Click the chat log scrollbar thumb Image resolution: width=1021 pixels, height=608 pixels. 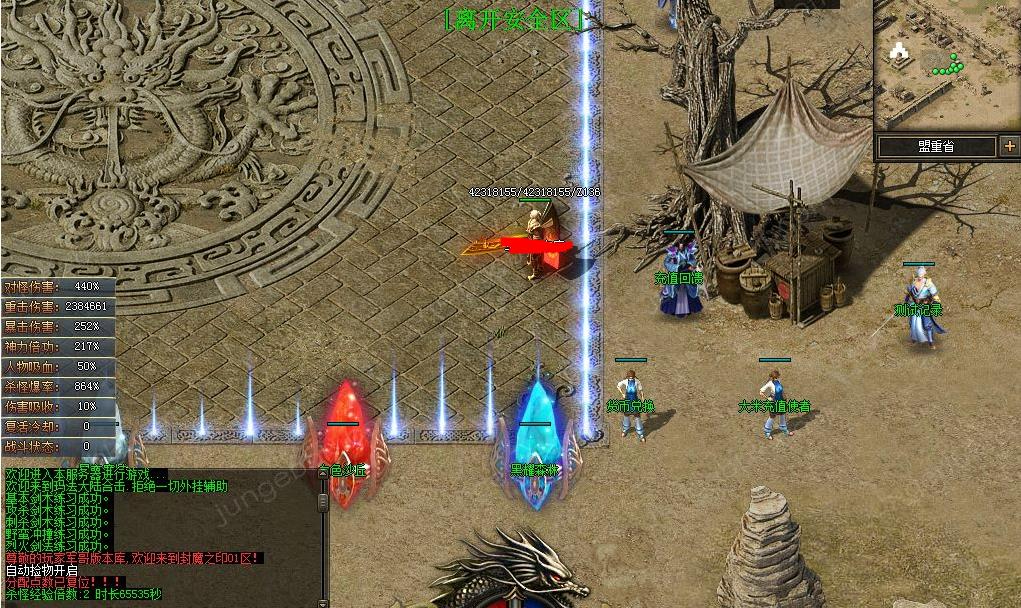click(x=323, y=500)
